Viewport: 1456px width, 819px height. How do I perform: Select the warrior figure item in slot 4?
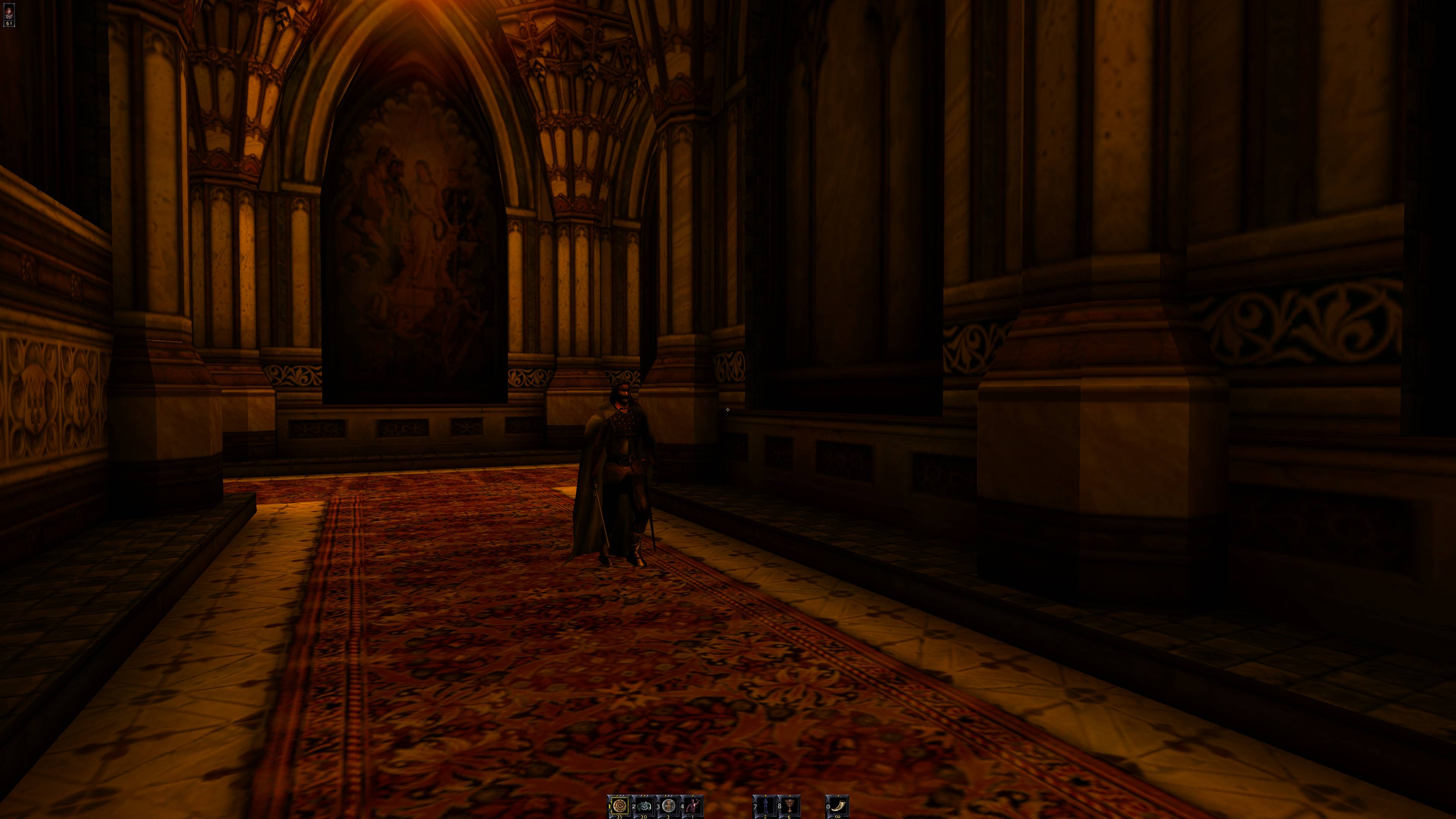[x=693, y=806]
